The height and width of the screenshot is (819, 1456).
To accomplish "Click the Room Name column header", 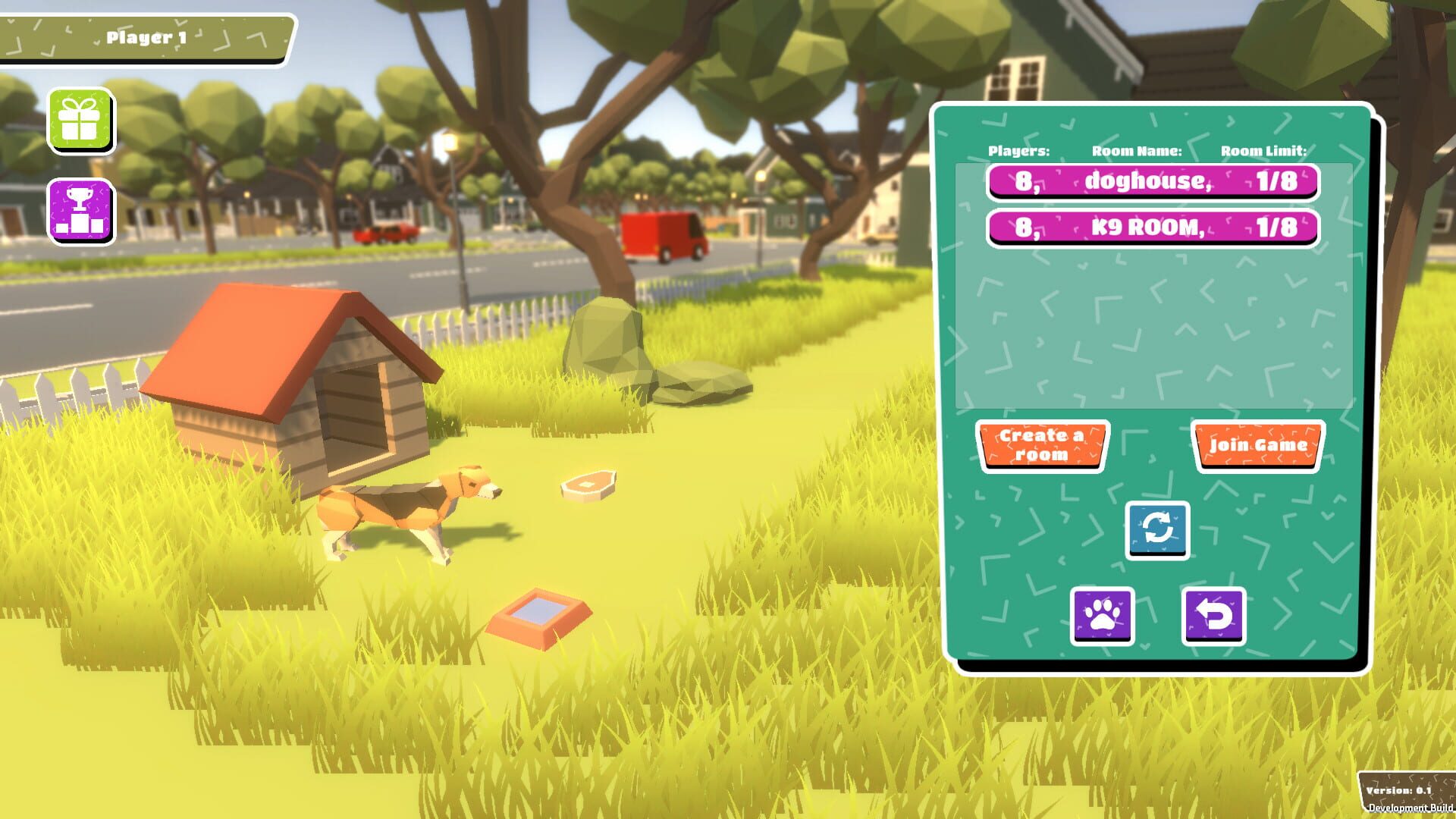I will 1136,151.
